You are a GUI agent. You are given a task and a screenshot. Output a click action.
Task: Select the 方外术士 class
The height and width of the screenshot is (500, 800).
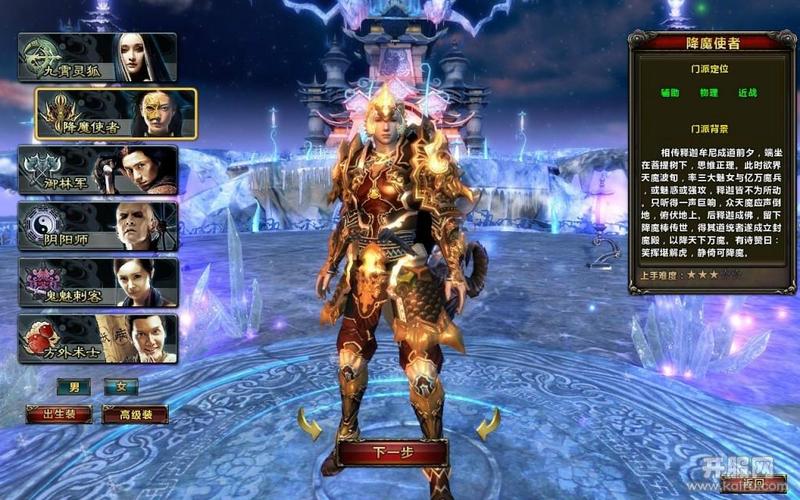97,339
